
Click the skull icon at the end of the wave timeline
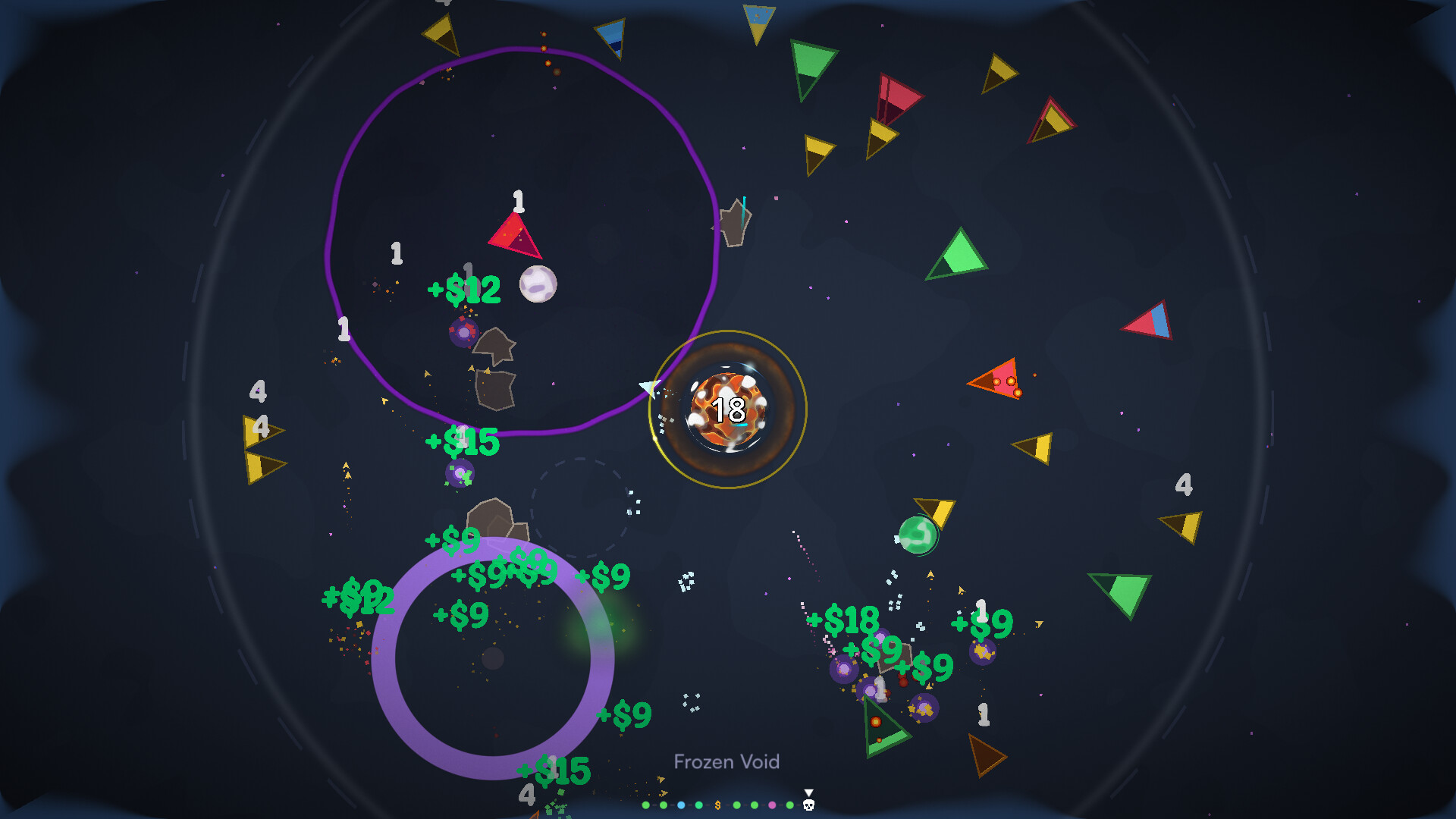pos(808,805)
